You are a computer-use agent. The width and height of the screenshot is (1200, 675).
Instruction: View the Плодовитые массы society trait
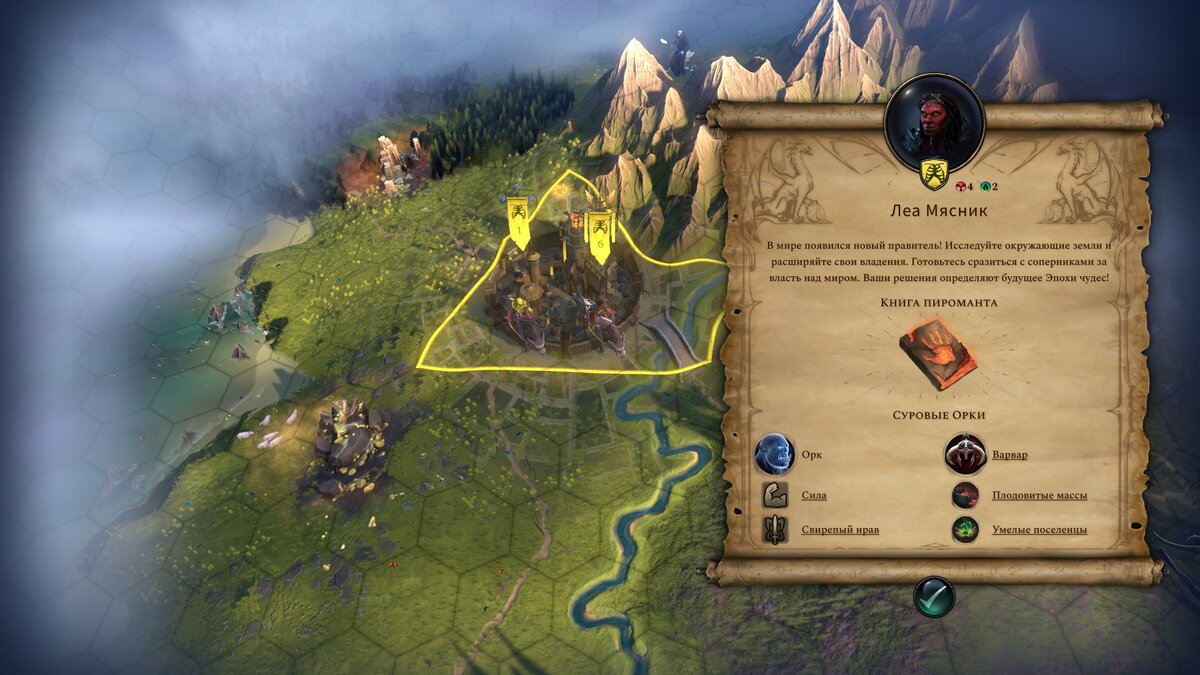(x=1039, y=495)
